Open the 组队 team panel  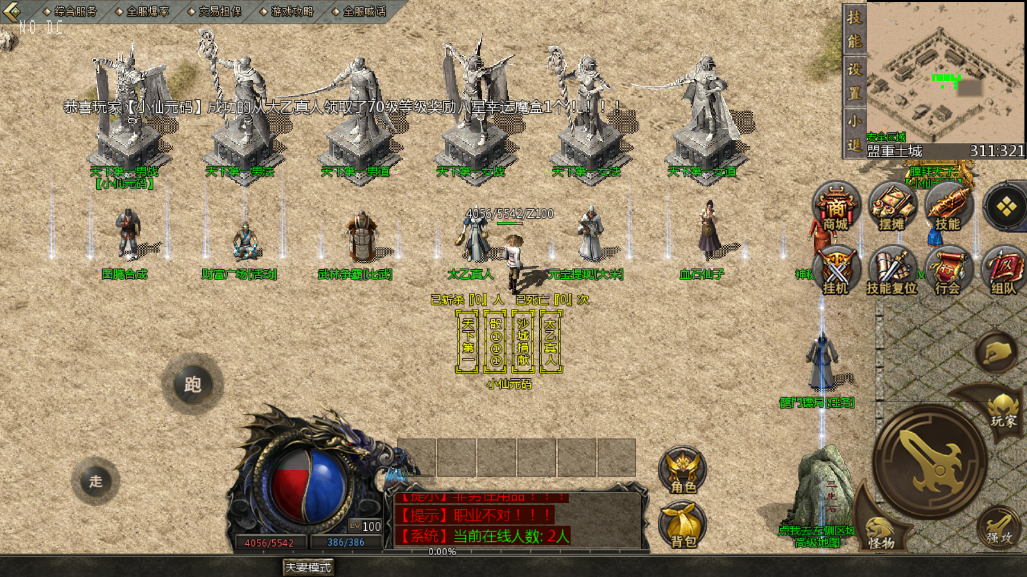click(1003, 271)
